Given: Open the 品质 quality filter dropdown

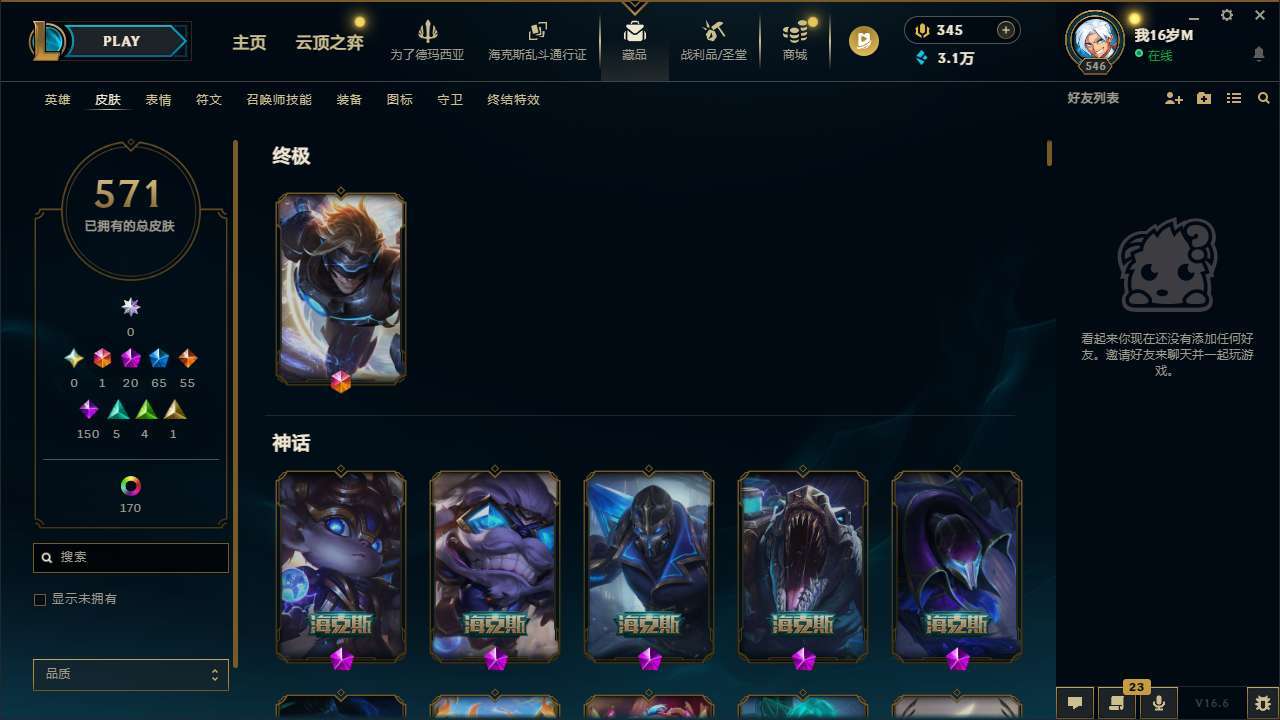Looking at the screenshot, I should point(130,674).
